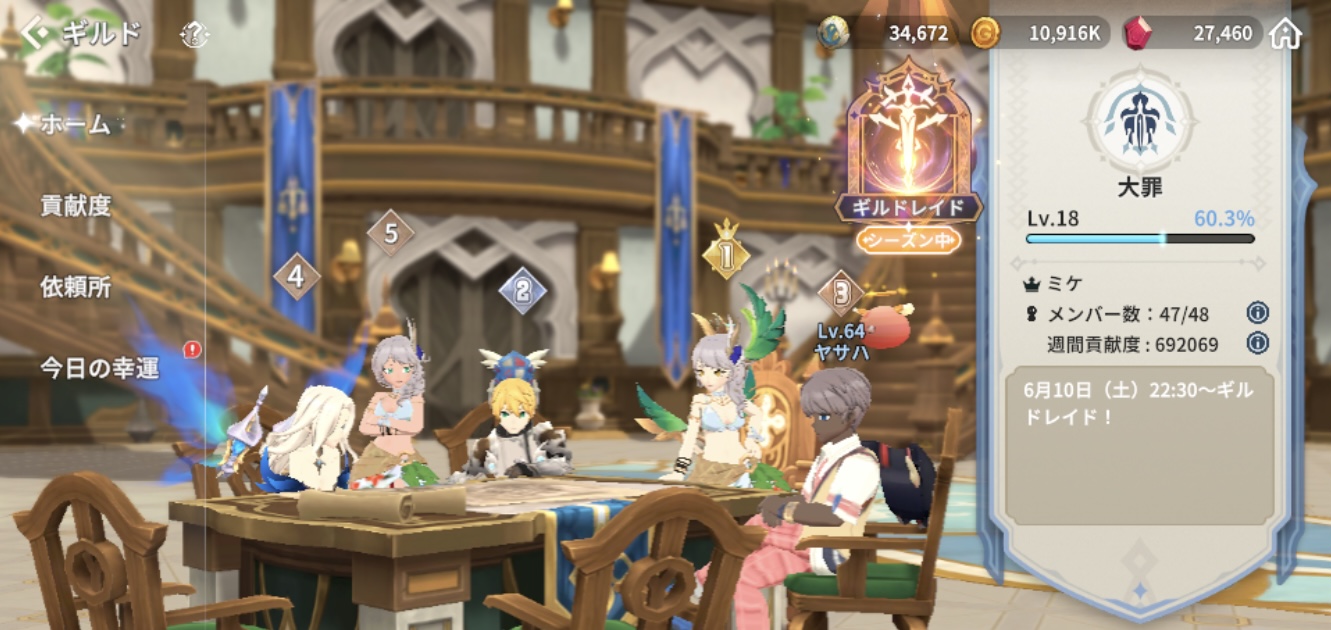Show info for 週間貢献度
This screenshot has width=1331, height=630.
(x=1258, y=343)
